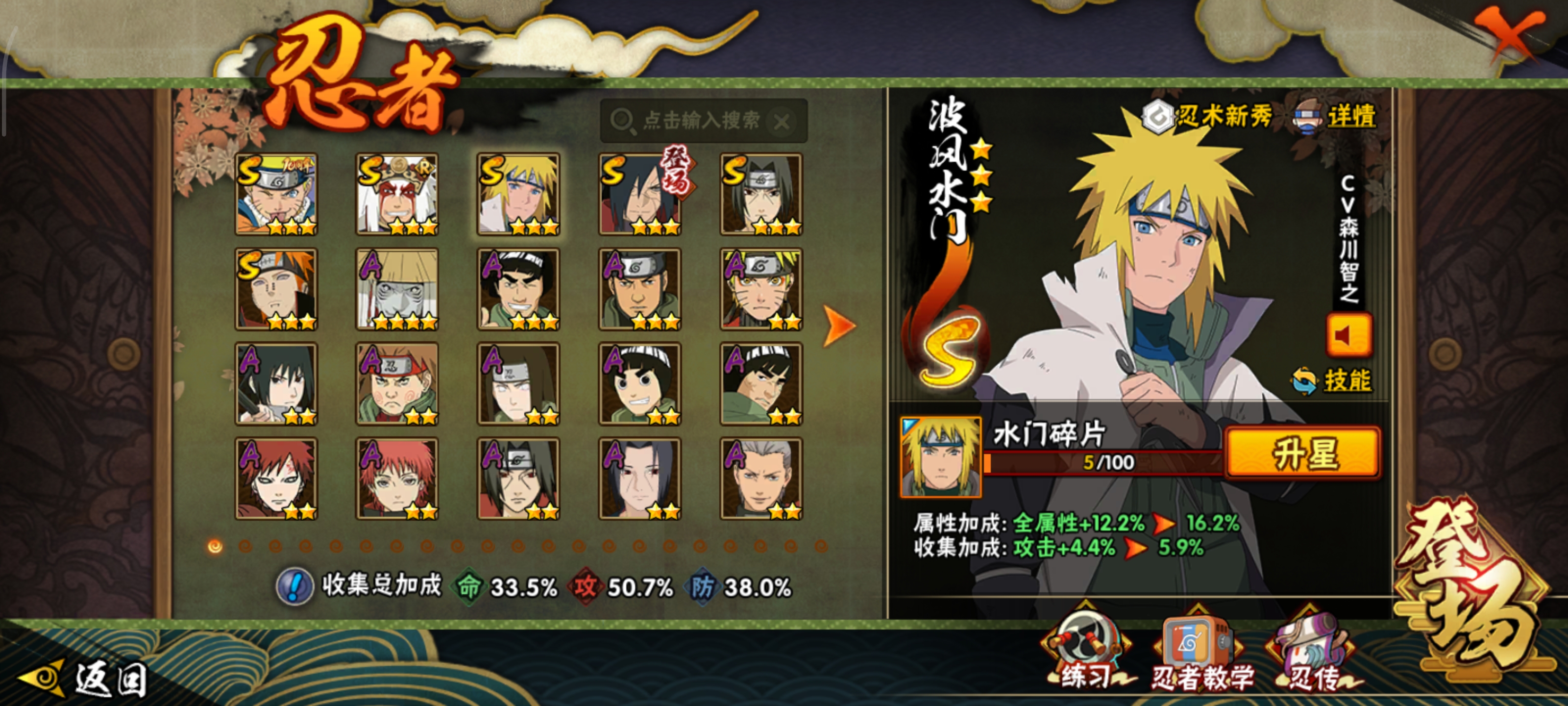Pick the Pain S-rank ninja portrait
The width and height of the screenshot is (1568, 706).
tap(276, 289)
